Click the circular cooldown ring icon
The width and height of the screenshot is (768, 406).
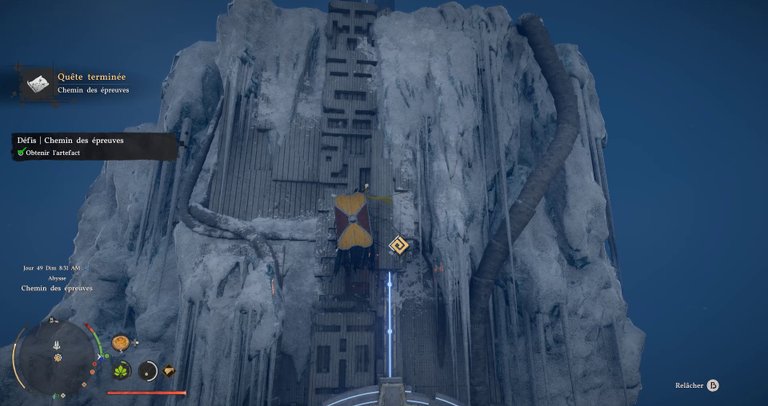coord(147,371)
